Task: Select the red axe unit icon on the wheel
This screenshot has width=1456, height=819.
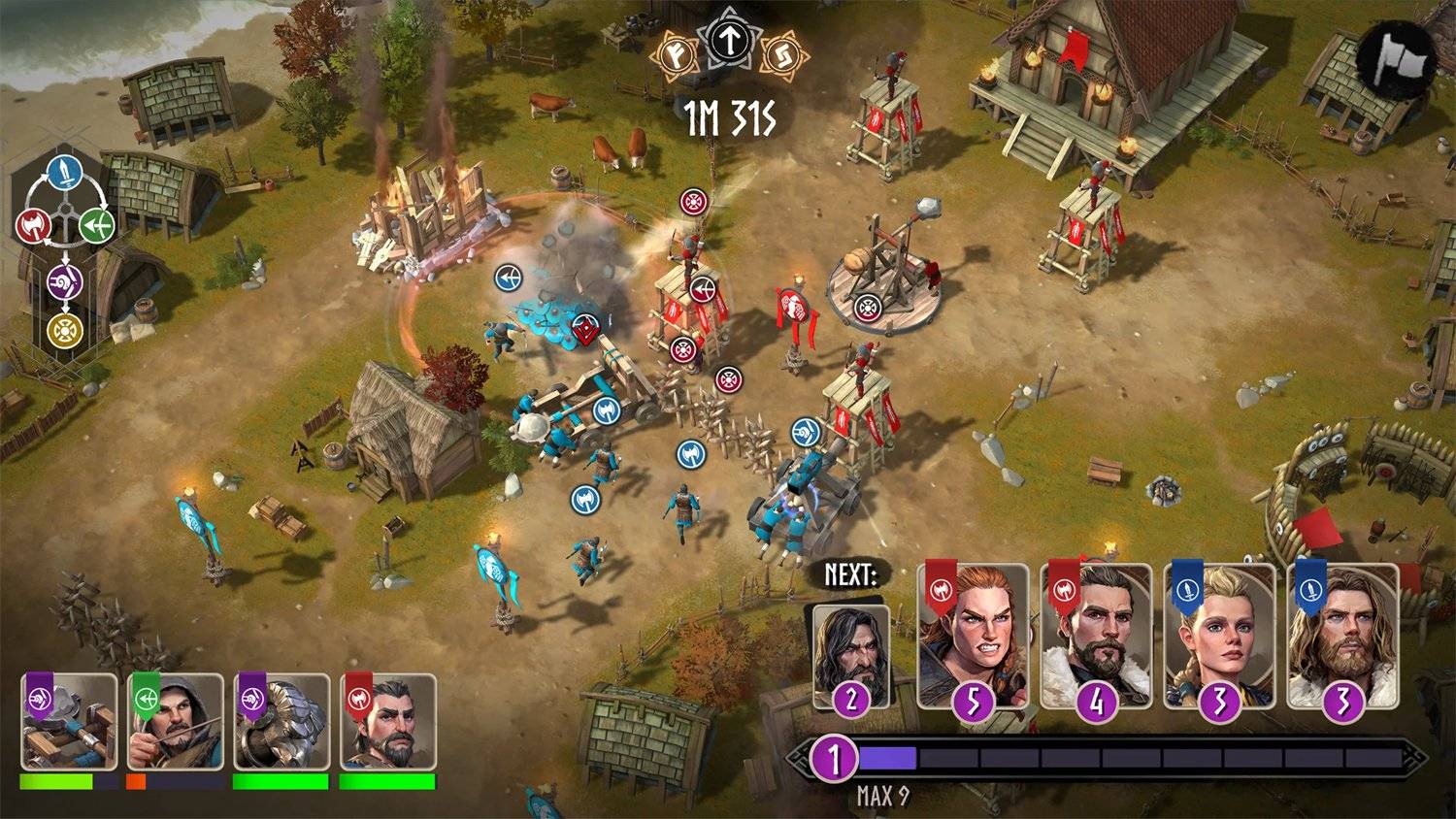Action: pos(33,226)
